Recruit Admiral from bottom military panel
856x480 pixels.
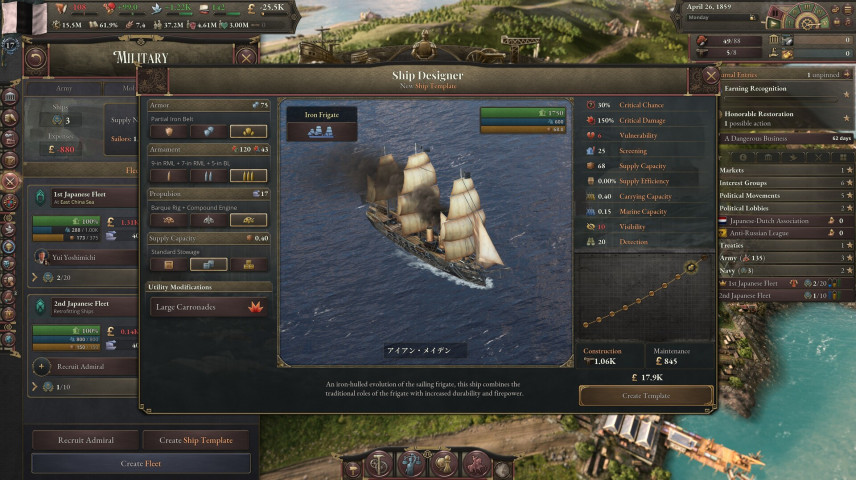(85, 440)
